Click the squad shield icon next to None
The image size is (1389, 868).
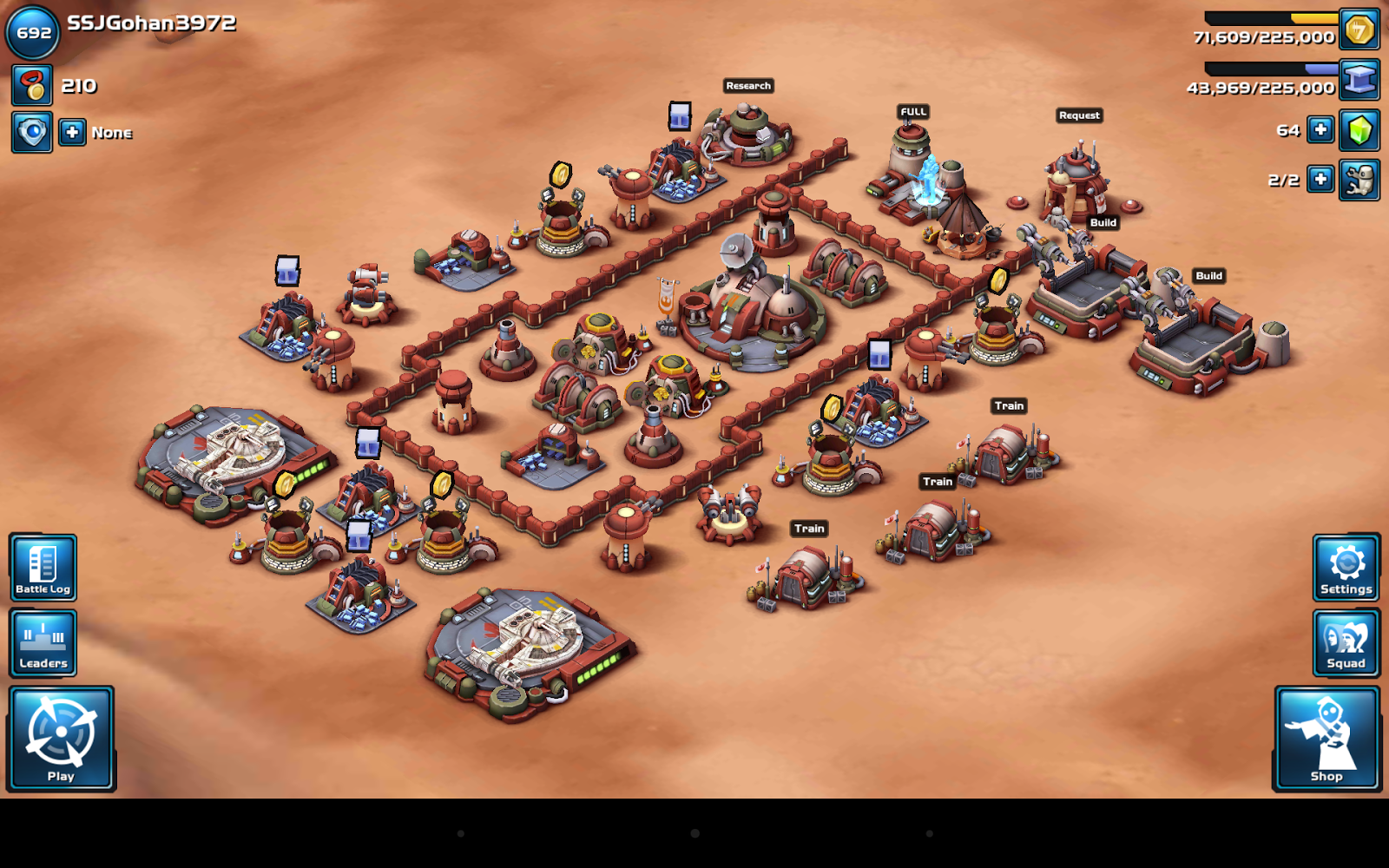coord(31,132)
